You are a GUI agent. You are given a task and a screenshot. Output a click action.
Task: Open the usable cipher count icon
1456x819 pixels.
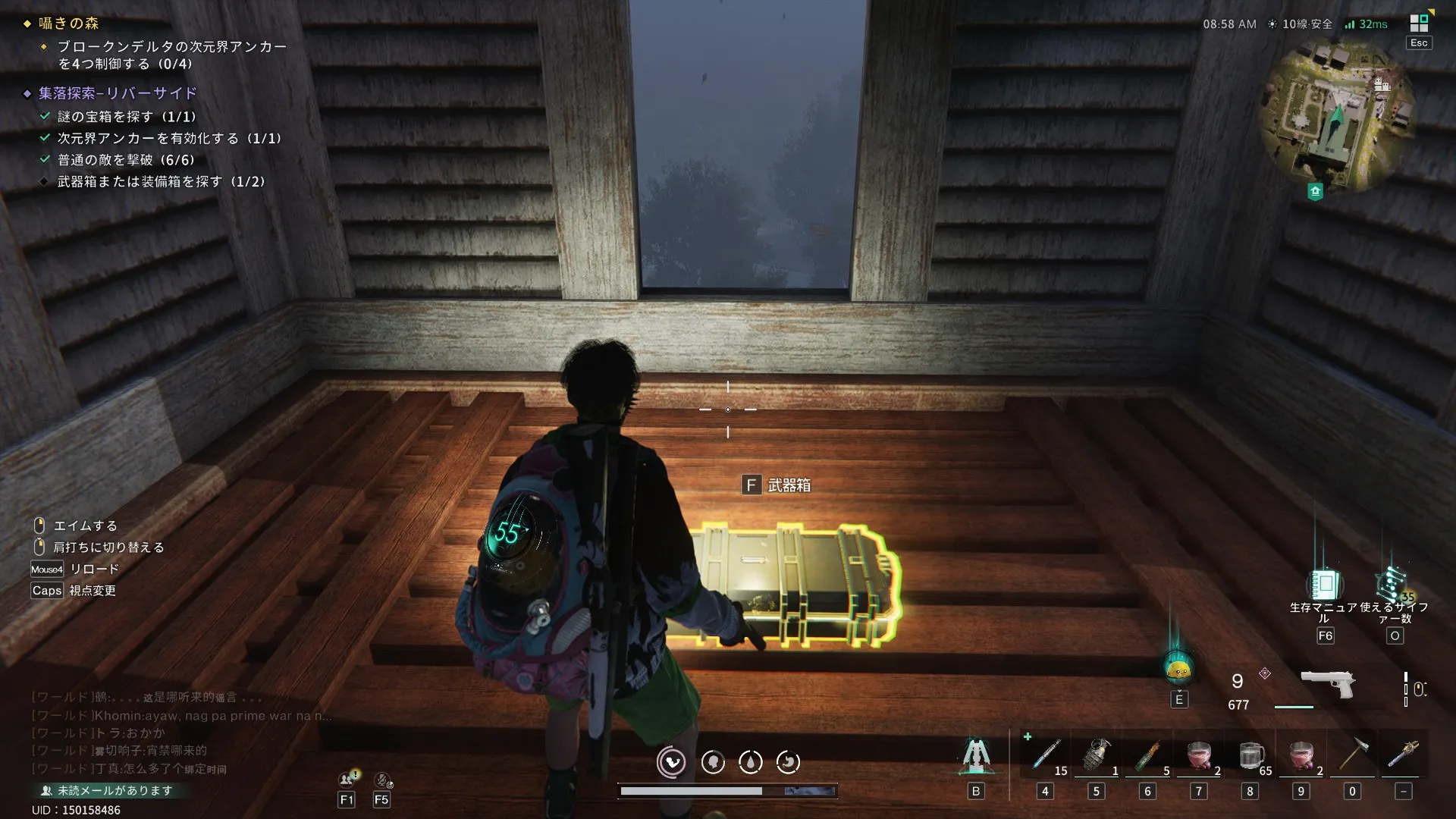click(1393, 585)
